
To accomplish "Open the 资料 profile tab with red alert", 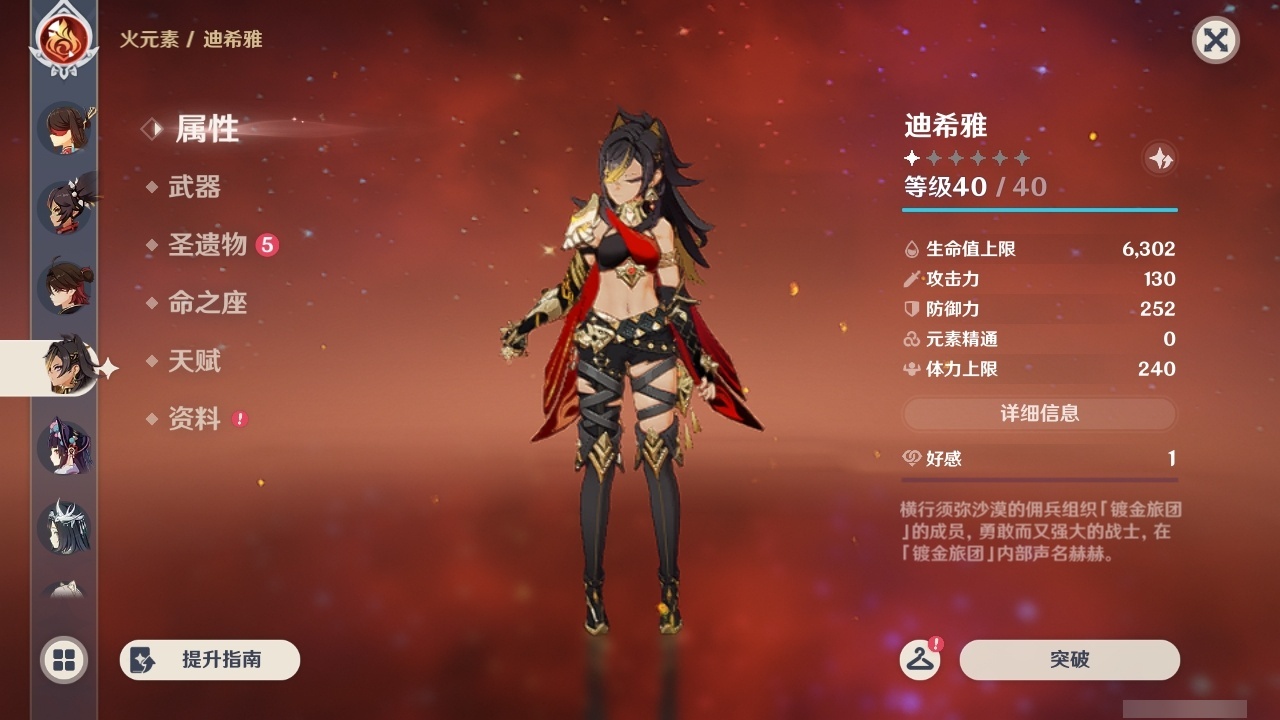I will coord(197,420).
